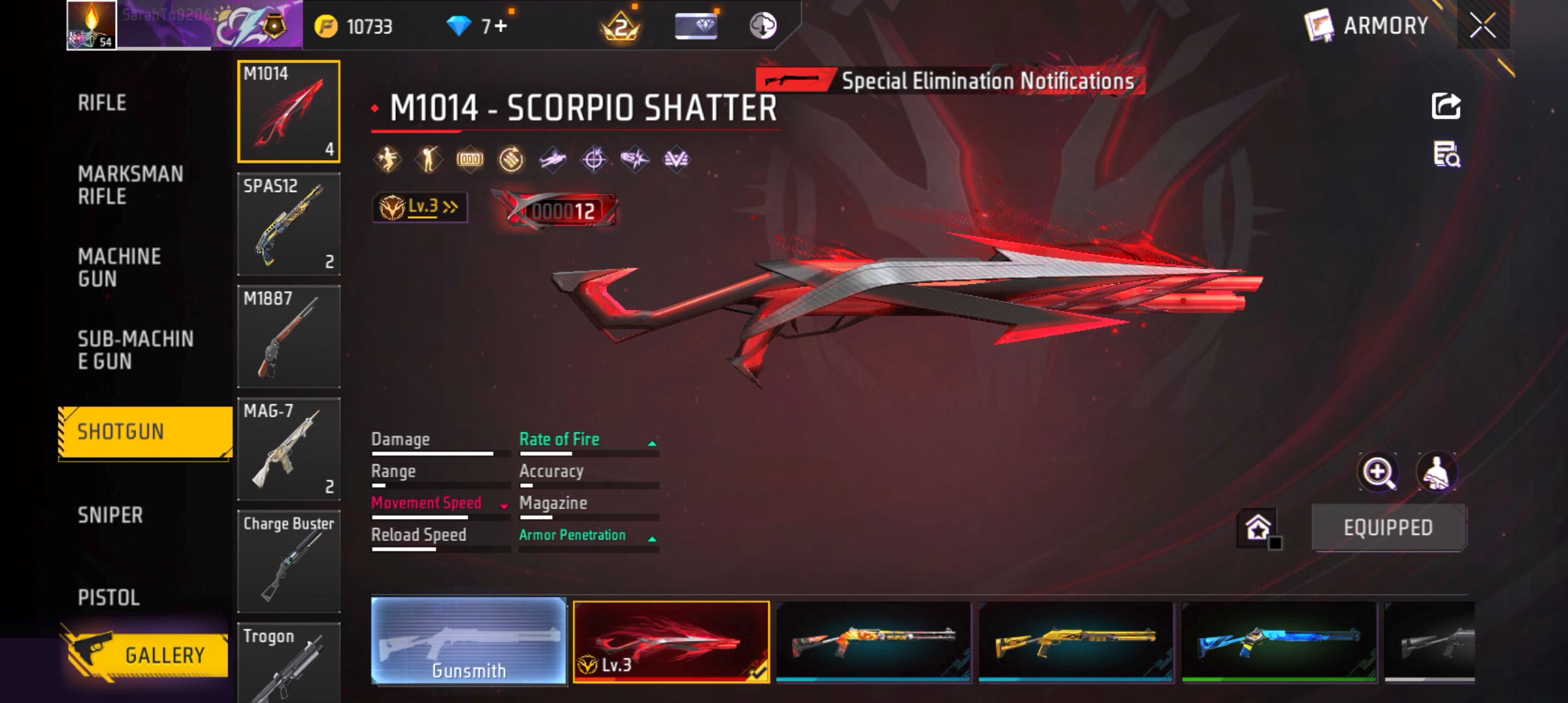Screen dimensions: 1568x703
Task: Choose the M1887 shotgun tile
Action: point(288,337)
